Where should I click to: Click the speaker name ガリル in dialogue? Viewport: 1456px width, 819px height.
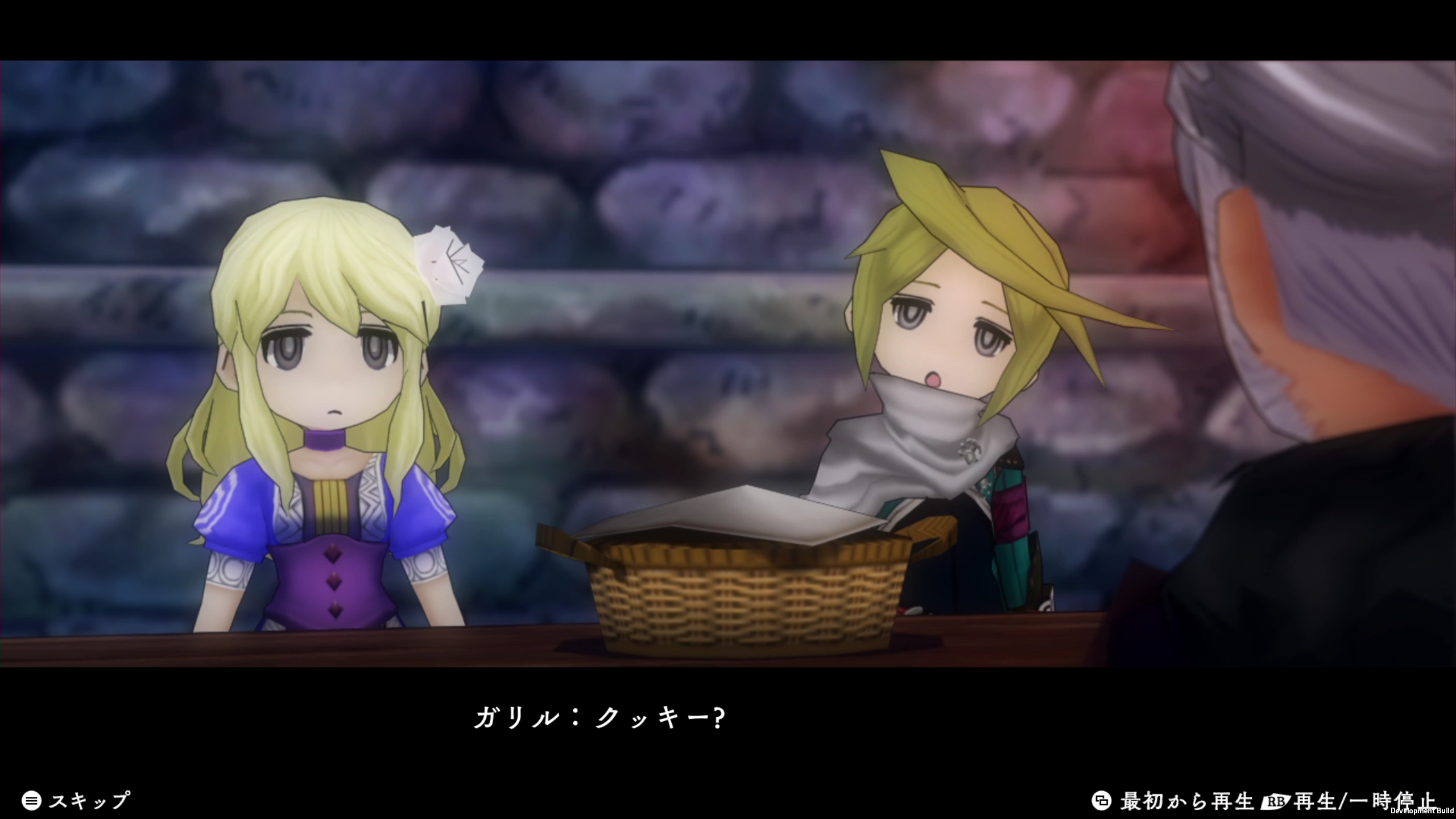tap(518, 715)
